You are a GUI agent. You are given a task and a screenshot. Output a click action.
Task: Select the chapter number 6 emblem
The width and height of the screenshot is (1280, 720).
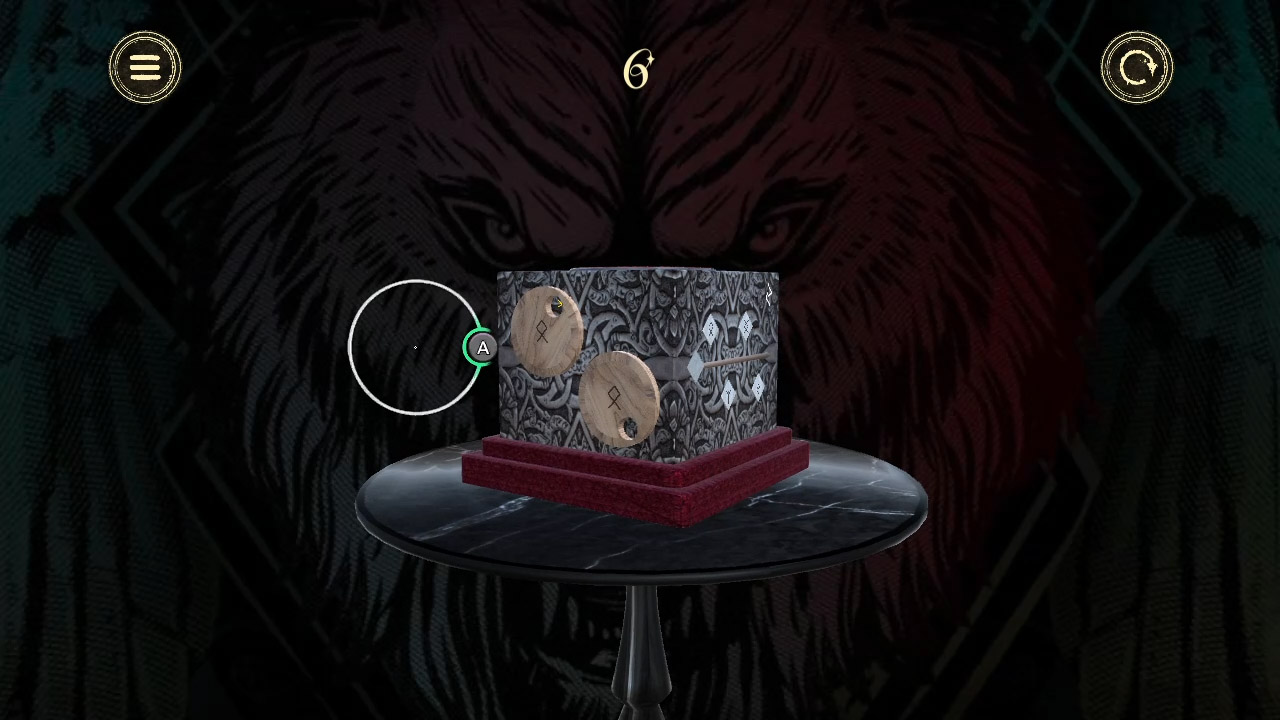(x=638, y=68)
